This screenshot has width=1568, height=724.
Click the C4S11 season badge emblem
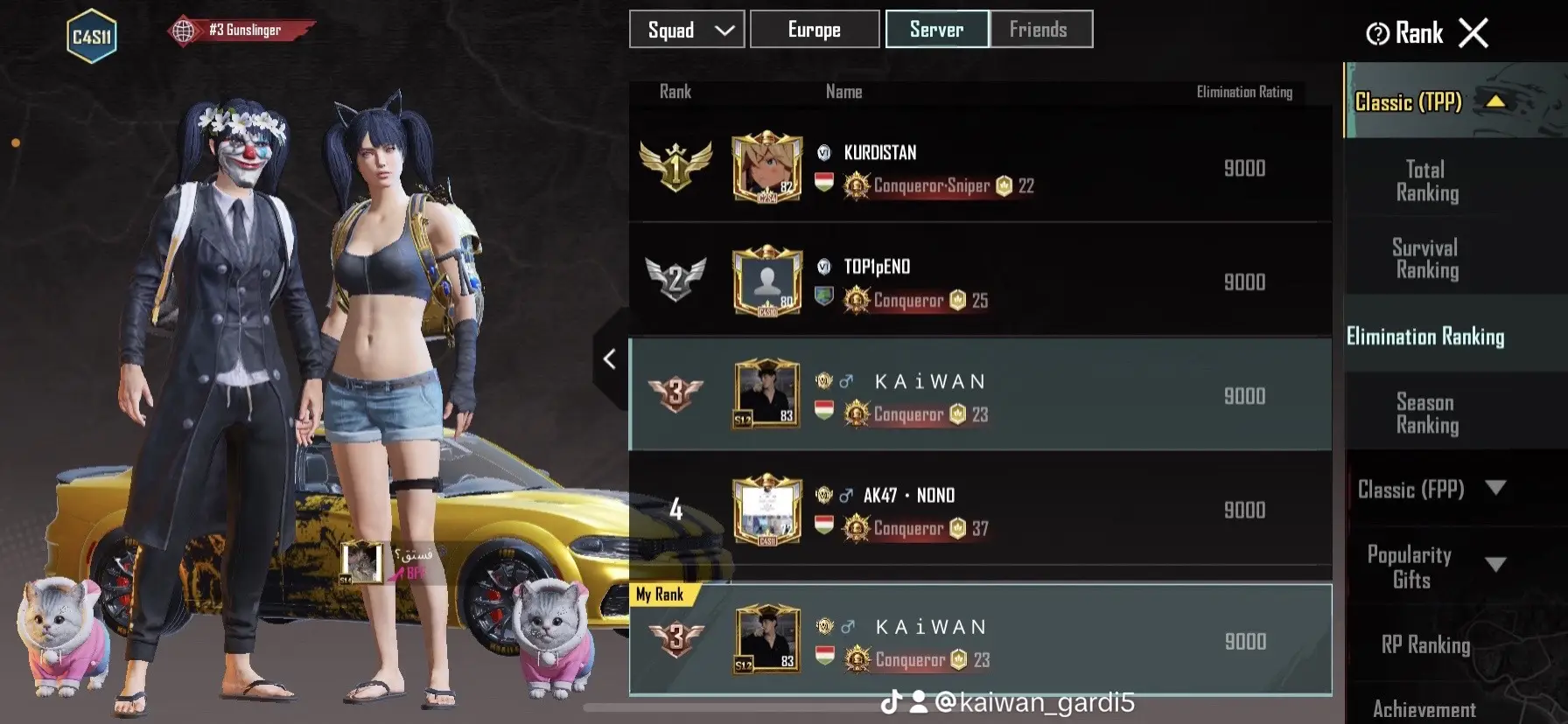[91, 33]
